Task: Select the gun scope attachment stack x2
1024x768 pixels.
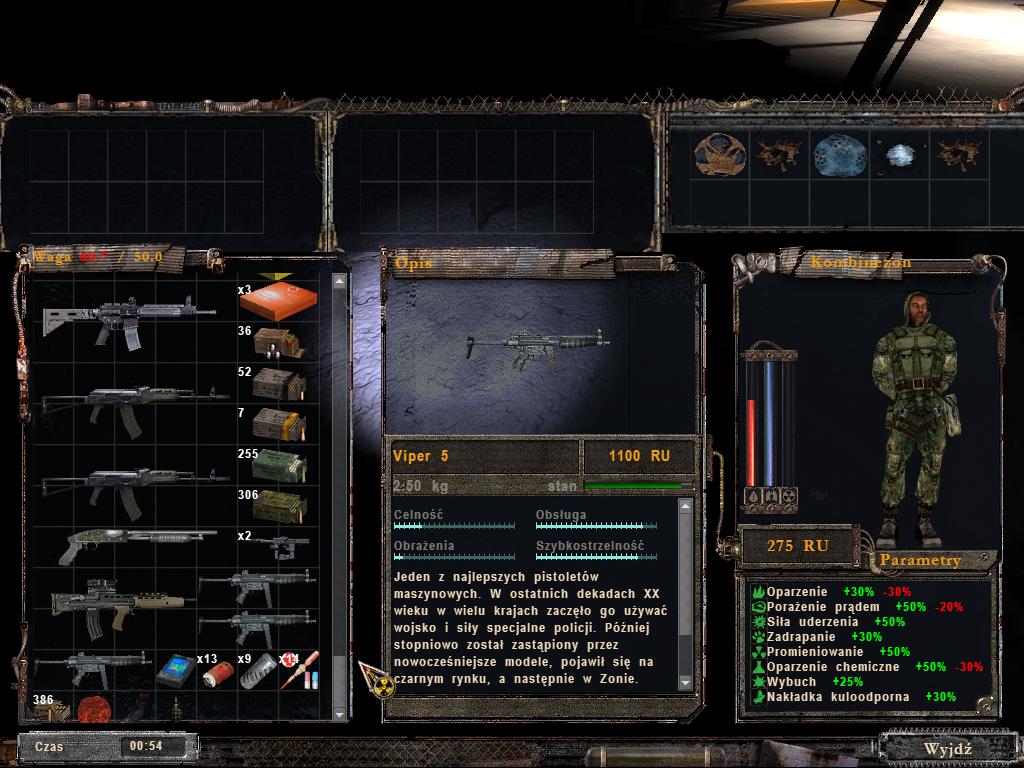Action: pos(279,546)
